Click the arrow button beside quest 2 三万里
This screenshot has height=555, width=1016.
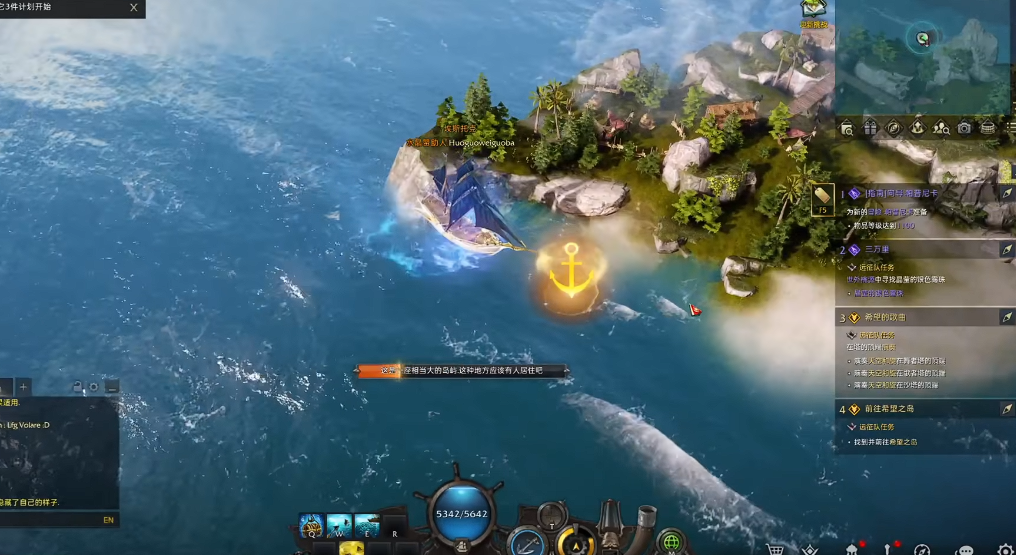click(1006, 250)
